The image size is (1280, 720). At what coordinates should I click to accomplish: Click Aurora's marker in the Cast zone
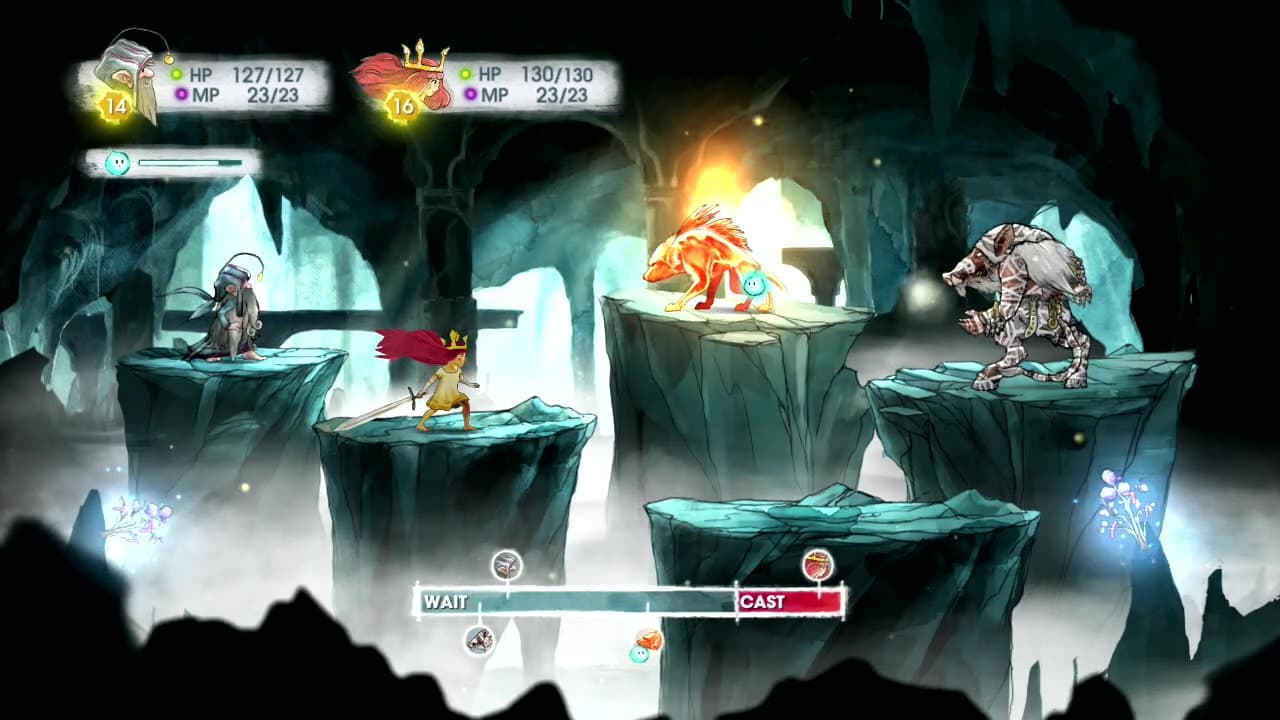click(817, 566)
